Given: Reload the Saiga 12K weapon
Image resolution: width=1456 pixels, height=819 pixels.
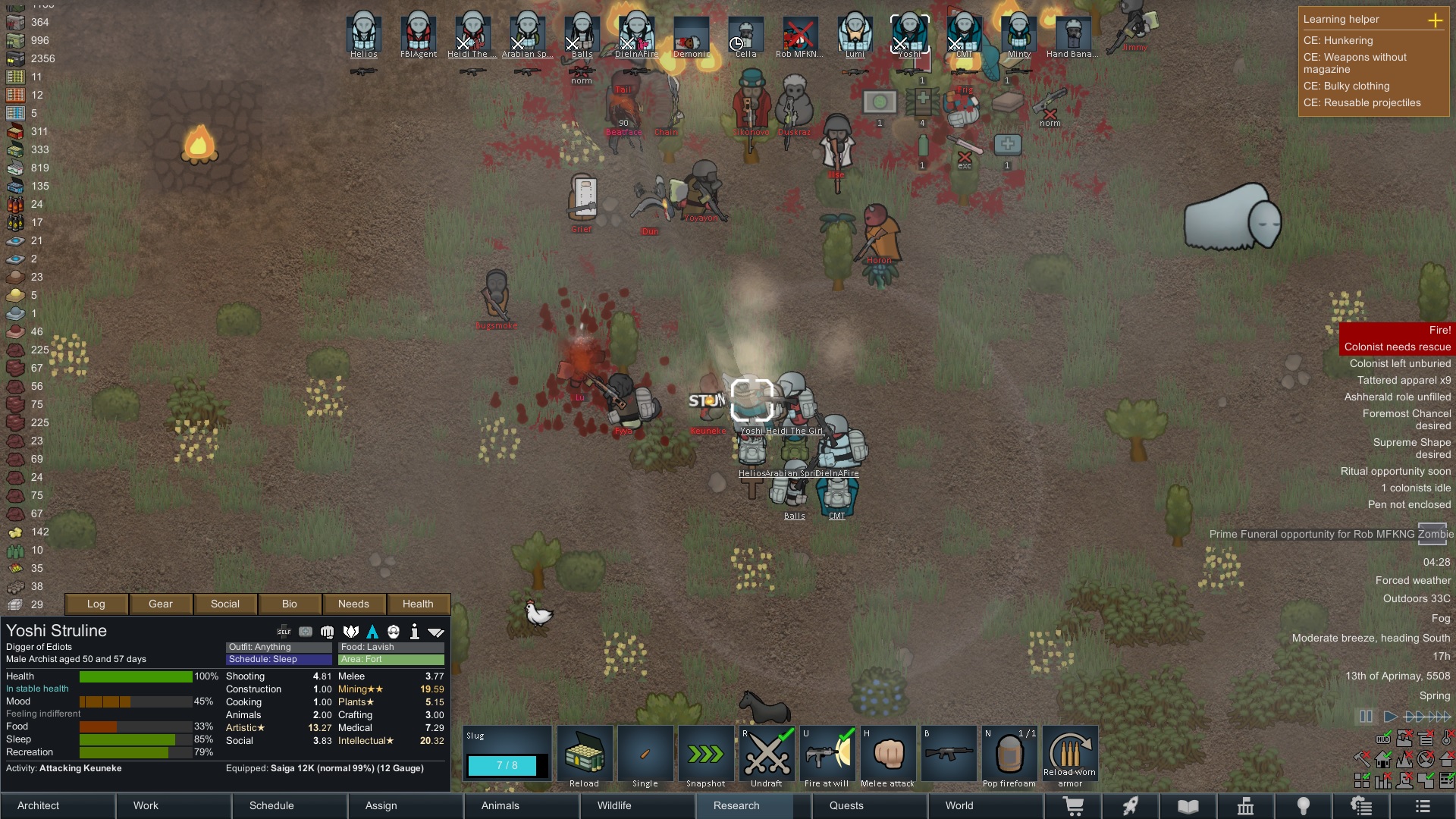Looking at the screenshot, I should (585, 755).
